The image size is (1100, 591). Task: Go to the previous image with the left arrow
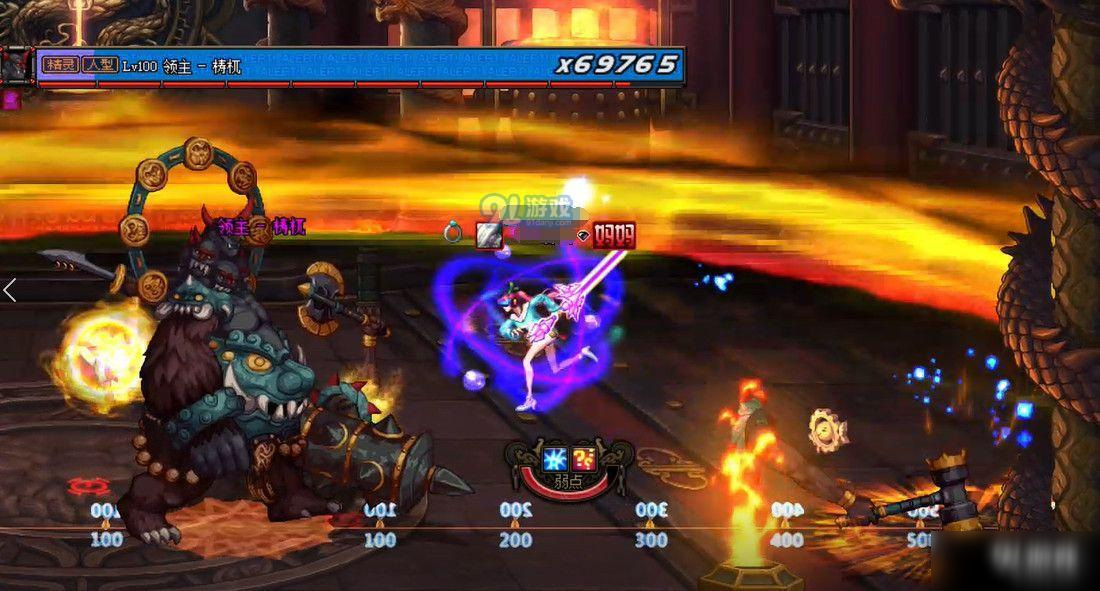tap(10, 291)
